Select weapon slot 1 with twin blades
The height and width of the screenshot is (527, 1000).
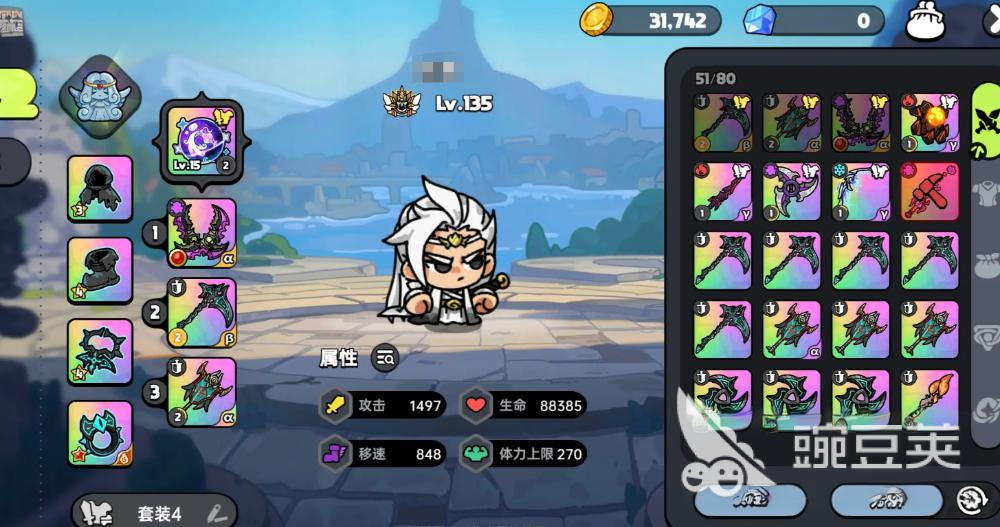202,234
